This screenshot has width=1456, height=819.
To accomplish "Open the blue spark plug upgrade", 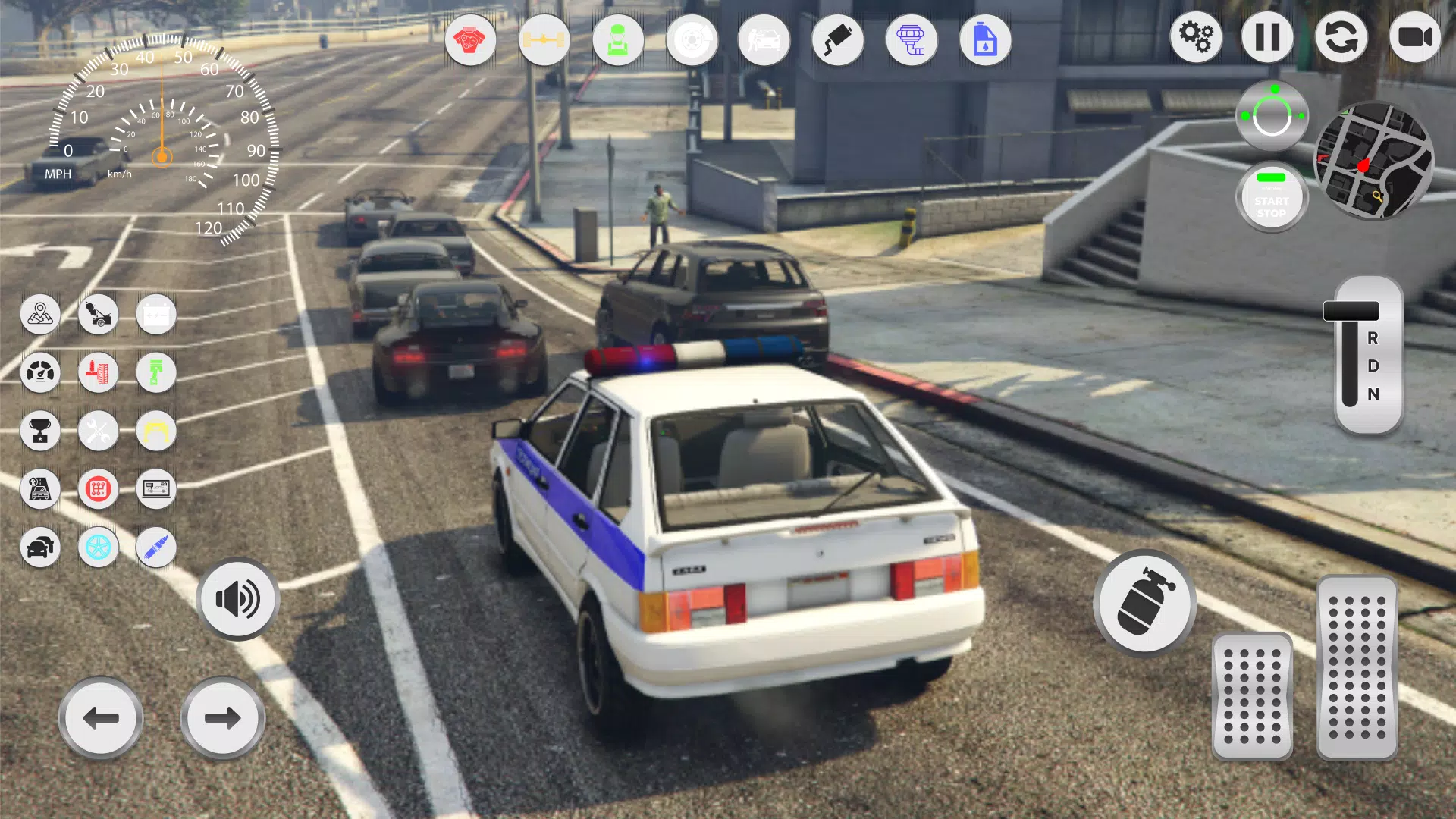I will click(156, 548).
